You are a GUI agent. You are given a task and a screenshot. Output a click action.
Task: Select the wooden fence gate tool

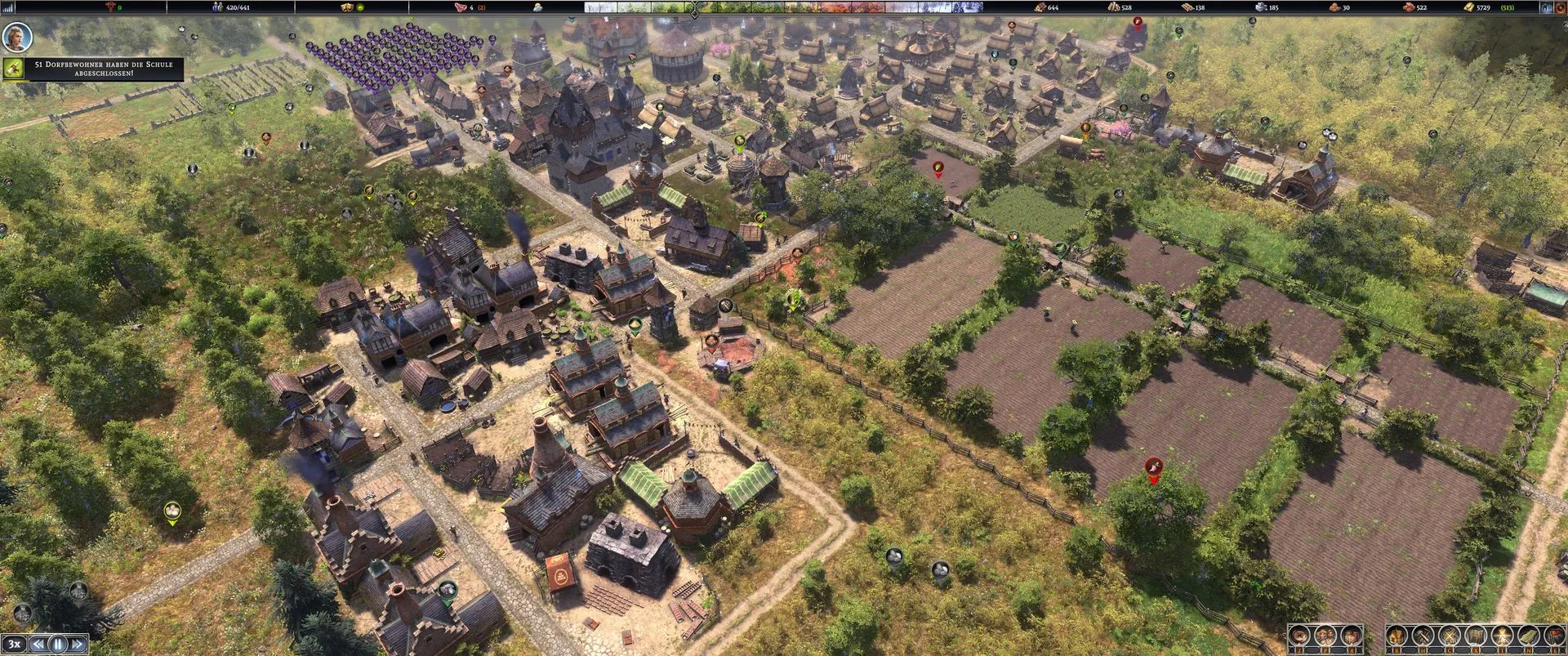(x=1476, y=636)
